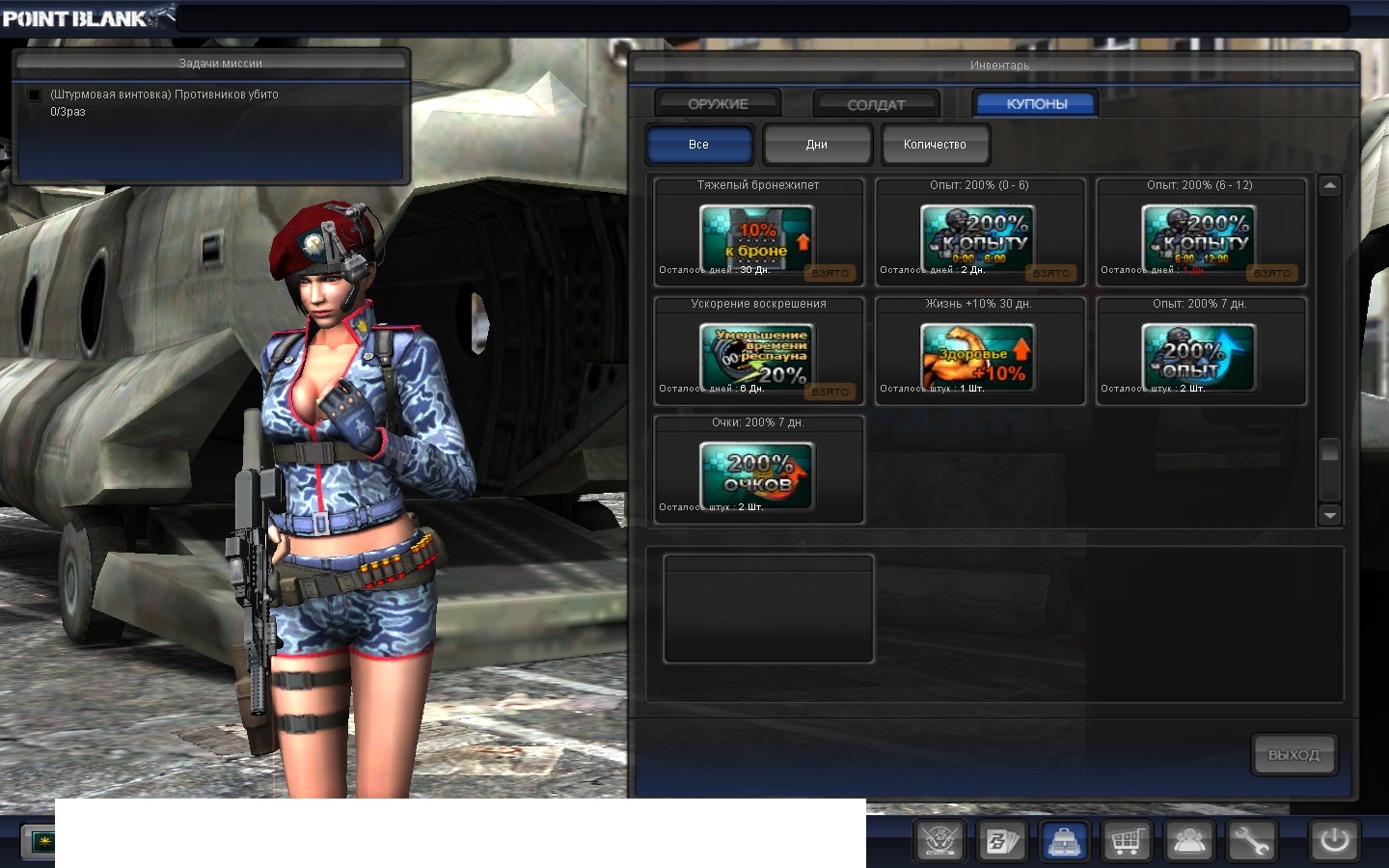Click the inventory list's scroll up arrow

pos(1330,186)
